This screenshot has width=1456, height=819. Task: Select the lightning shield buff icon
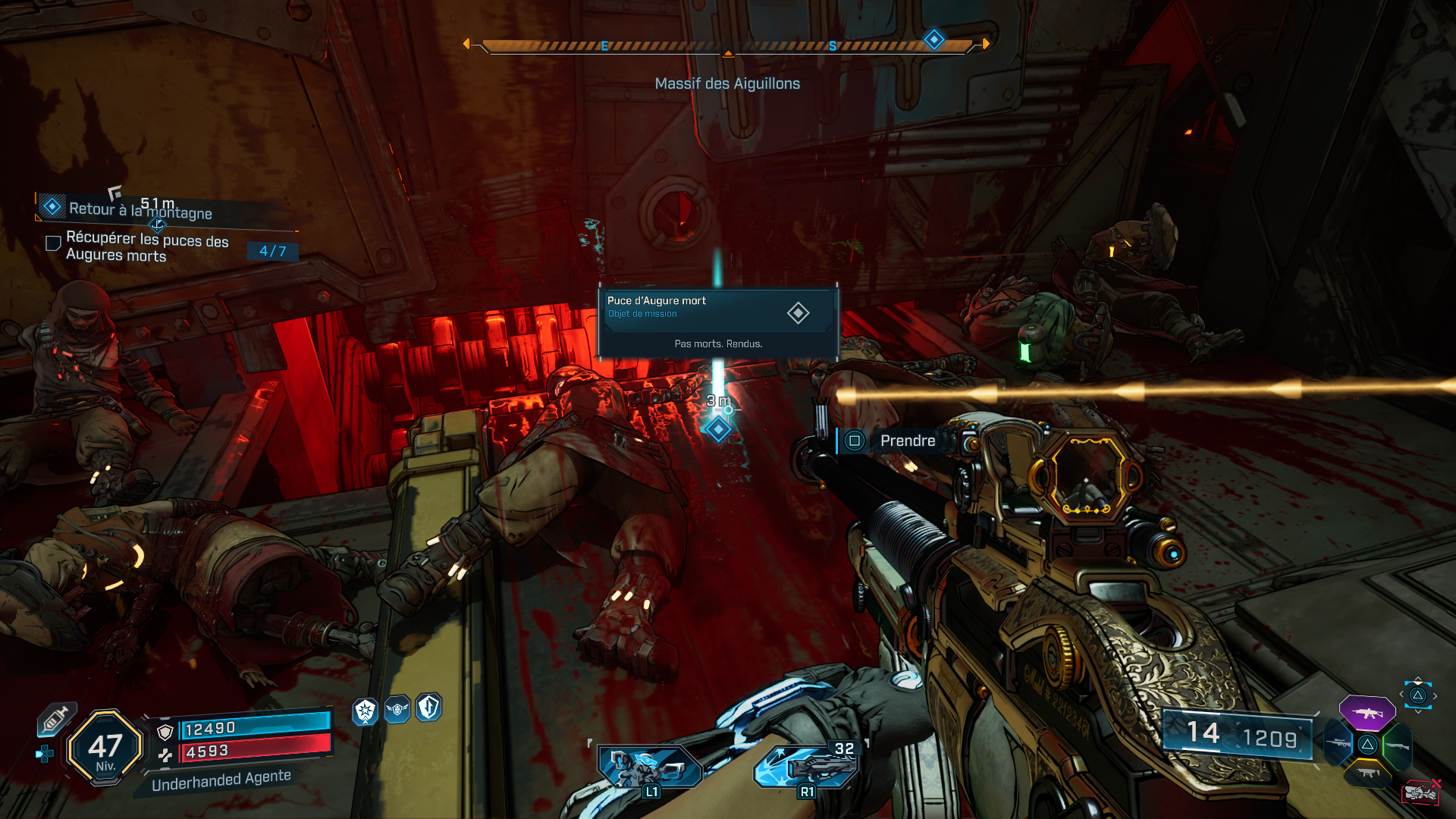click(x=428, y=708)
